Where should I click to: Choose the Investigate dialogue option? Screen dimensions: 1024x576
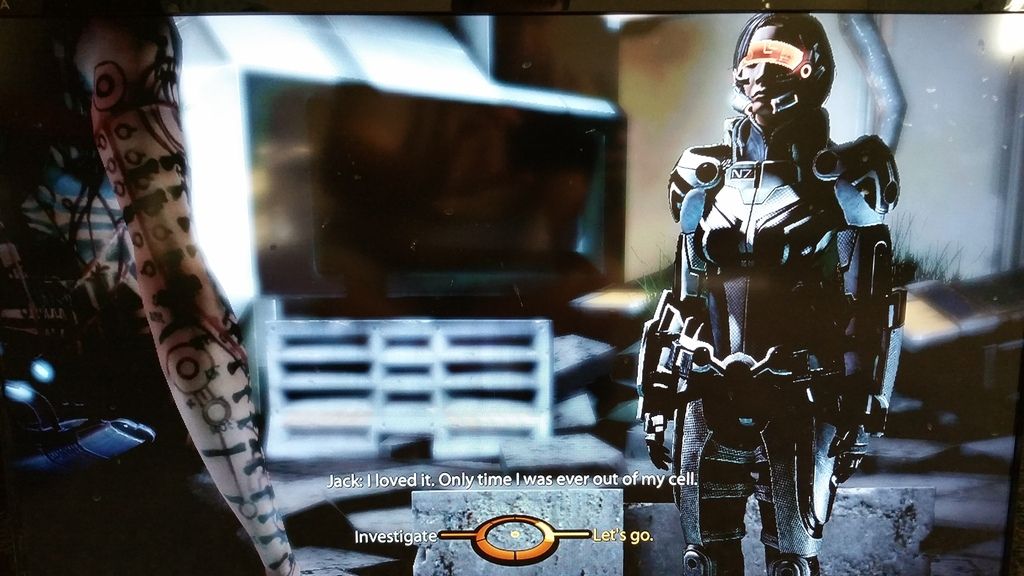coord(396,536)
